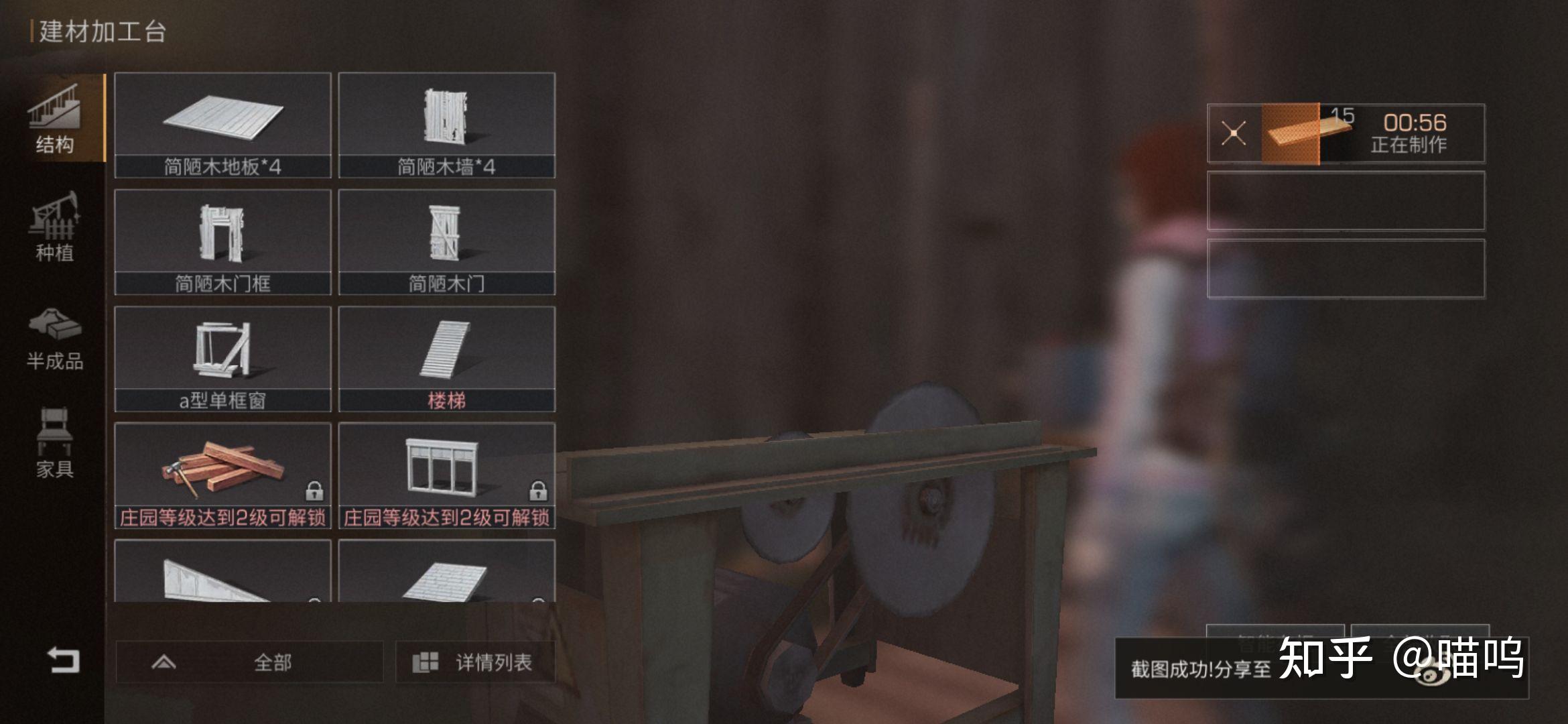
Task: Choose the 简陋木墙*4 recipe
Action: coord(446,125)
